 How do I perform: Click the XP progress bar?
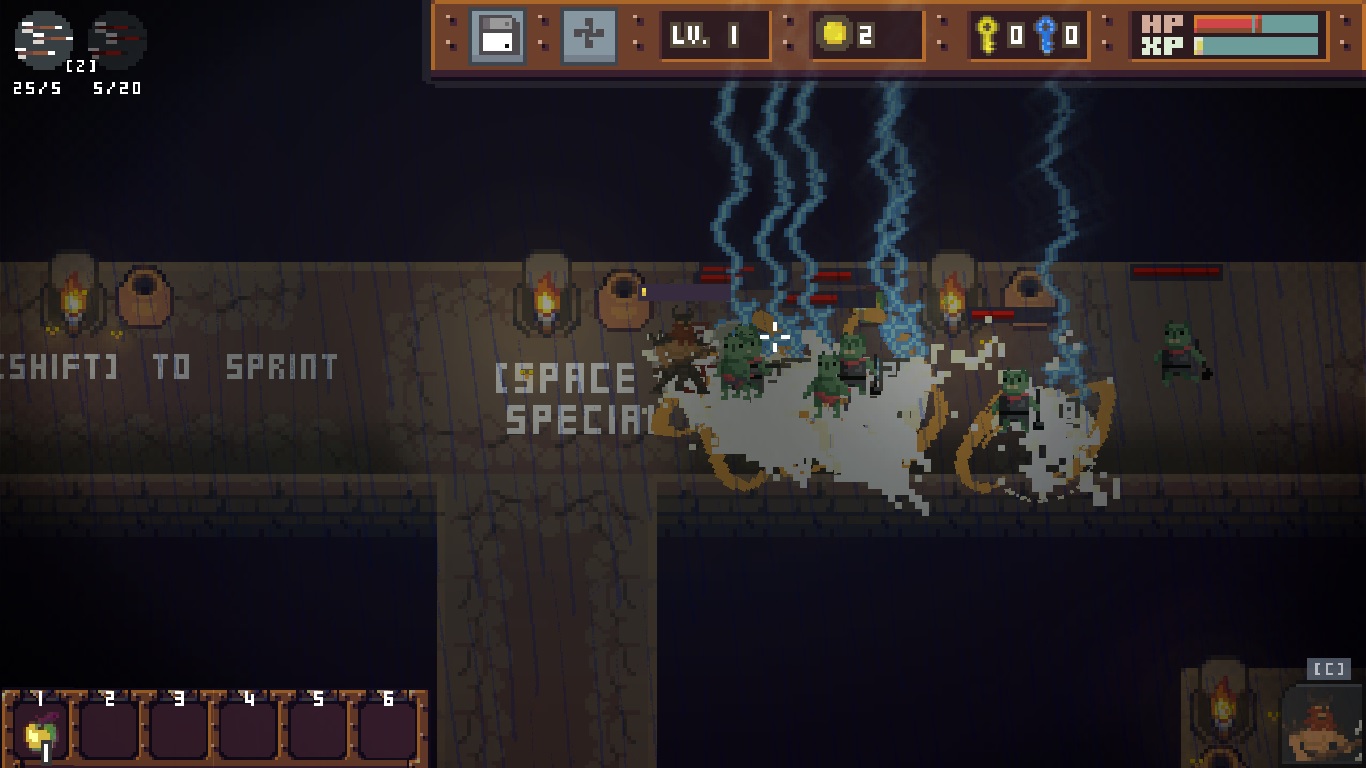(1255, 45)
